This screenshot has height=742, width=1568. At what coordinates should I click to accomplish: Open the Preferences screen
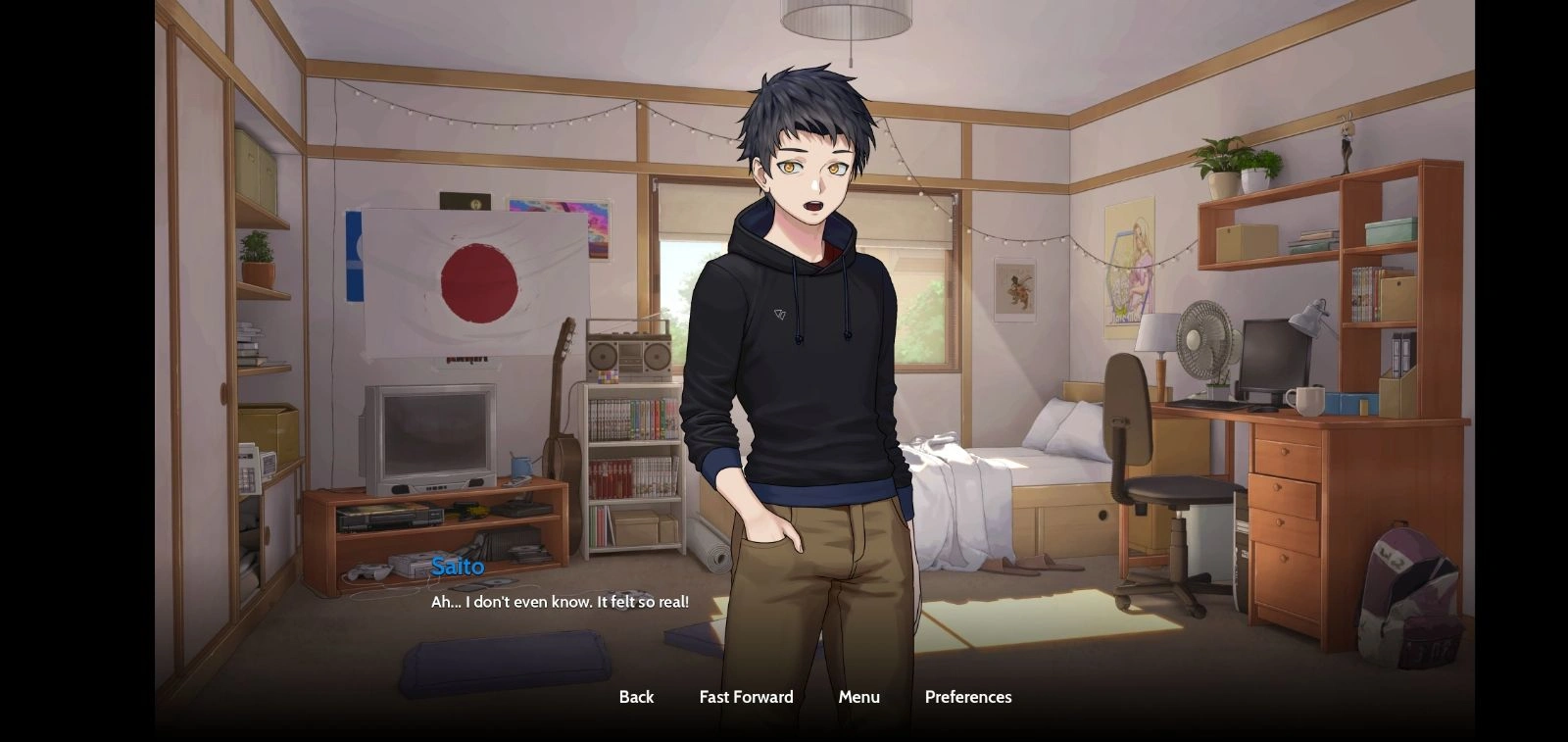967,697
